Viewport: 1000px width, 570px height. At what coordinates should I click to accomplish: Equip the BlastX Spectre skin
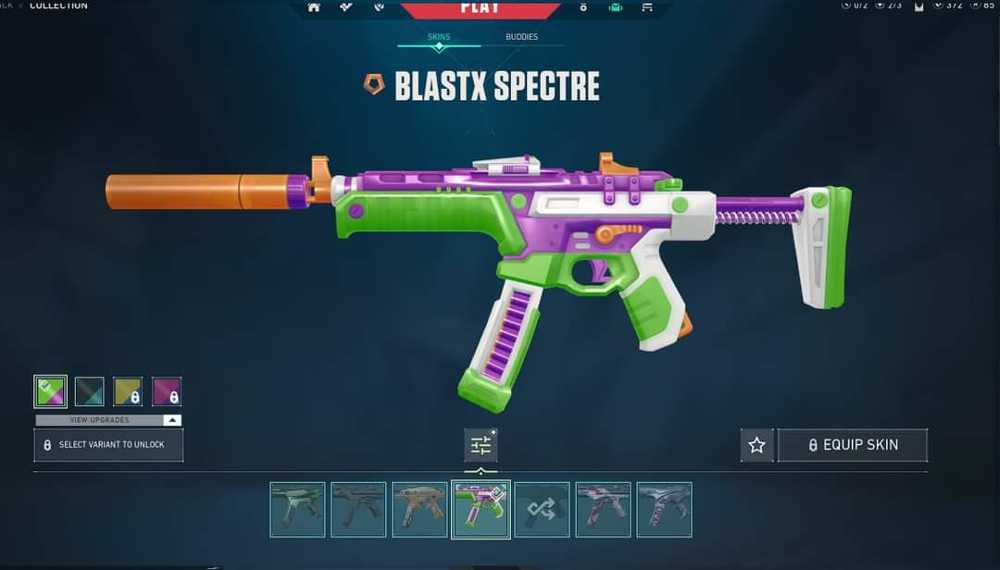[x=852, y=445]
